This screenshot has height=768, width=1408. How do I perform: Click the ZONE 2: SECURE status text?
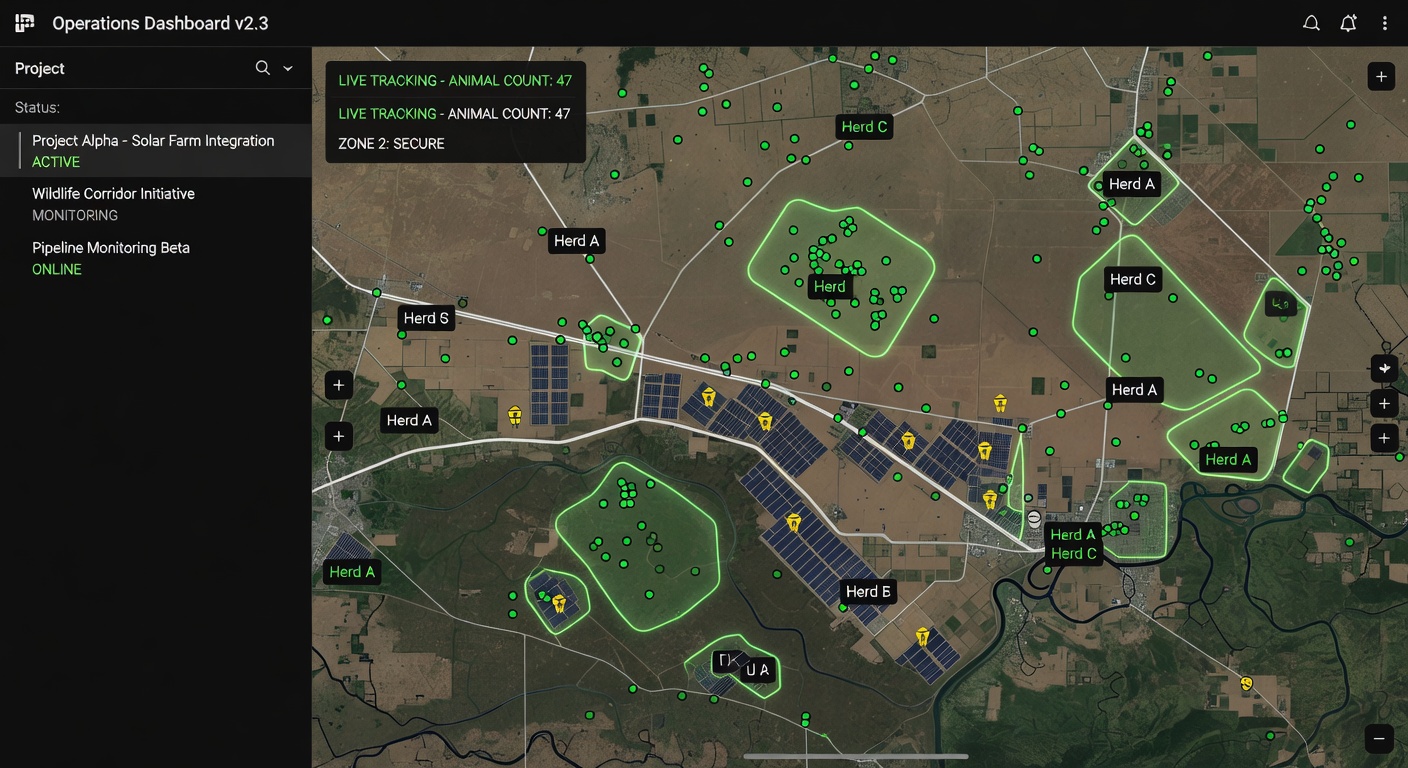click(391, 143)
